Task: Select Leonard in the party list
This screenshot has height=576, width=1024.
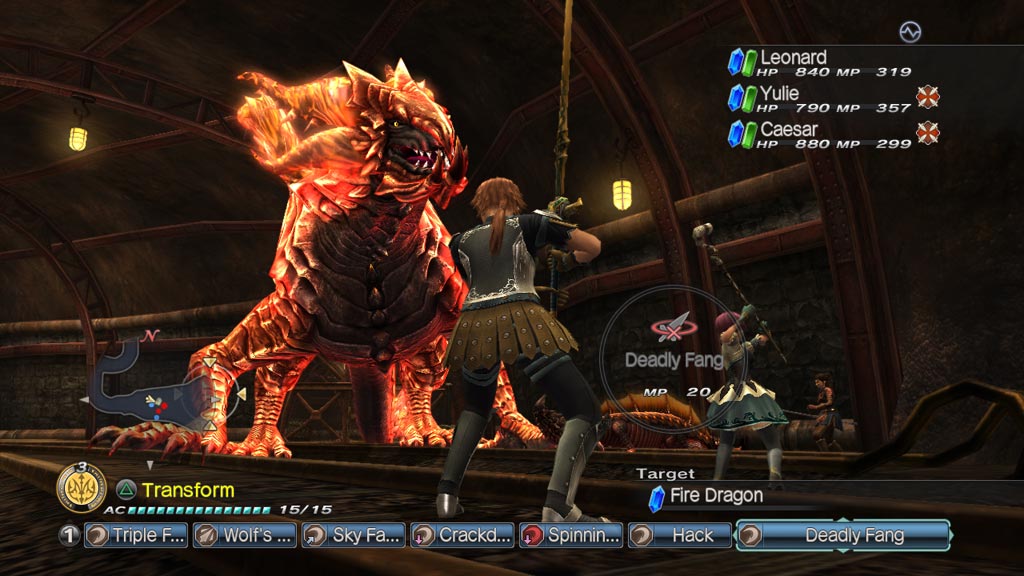Action: point(820,63)
